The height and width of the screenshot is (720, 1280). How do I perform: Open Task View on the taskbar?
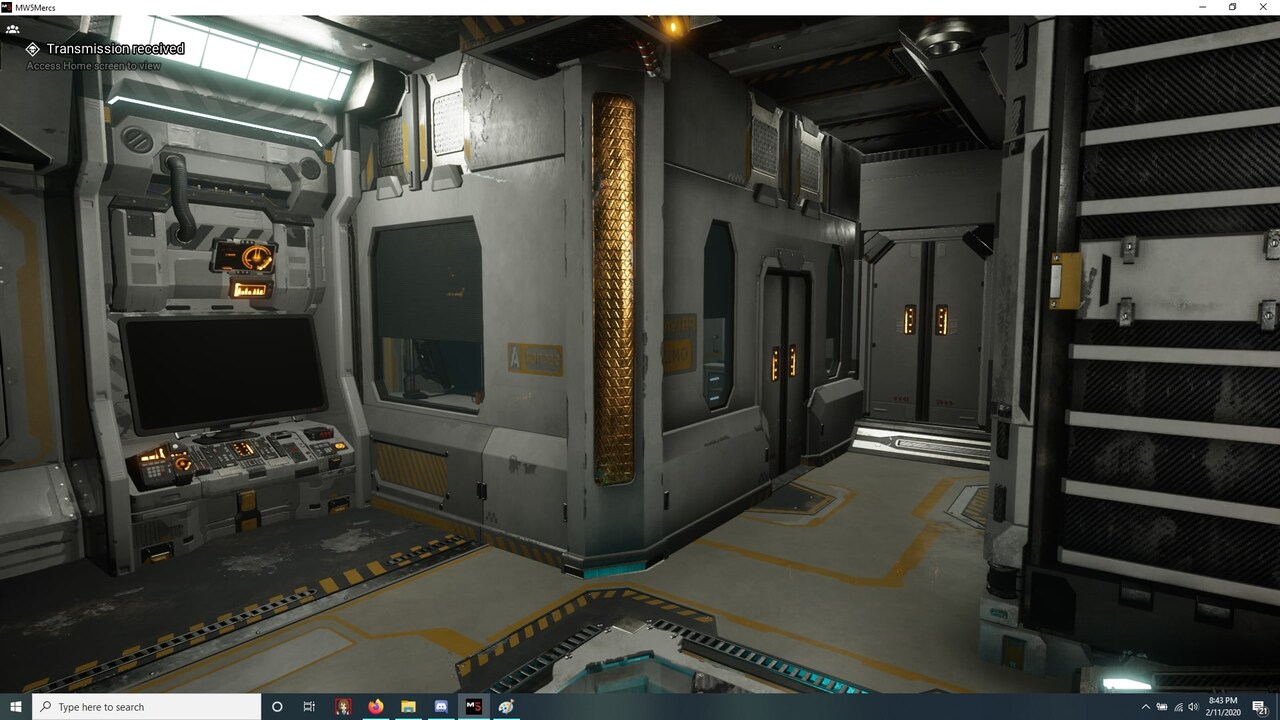(x=309, y=707)
